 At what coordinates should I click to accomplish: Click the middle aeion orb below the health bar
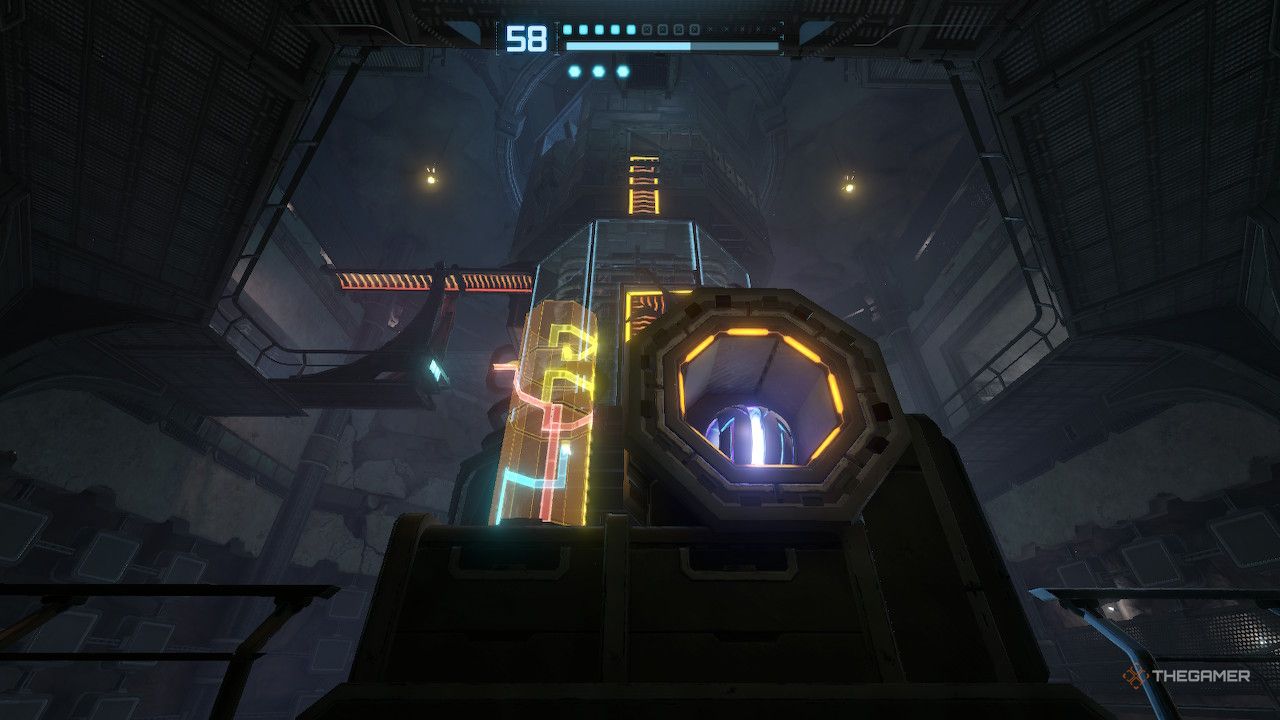click(x=598, y=71)
